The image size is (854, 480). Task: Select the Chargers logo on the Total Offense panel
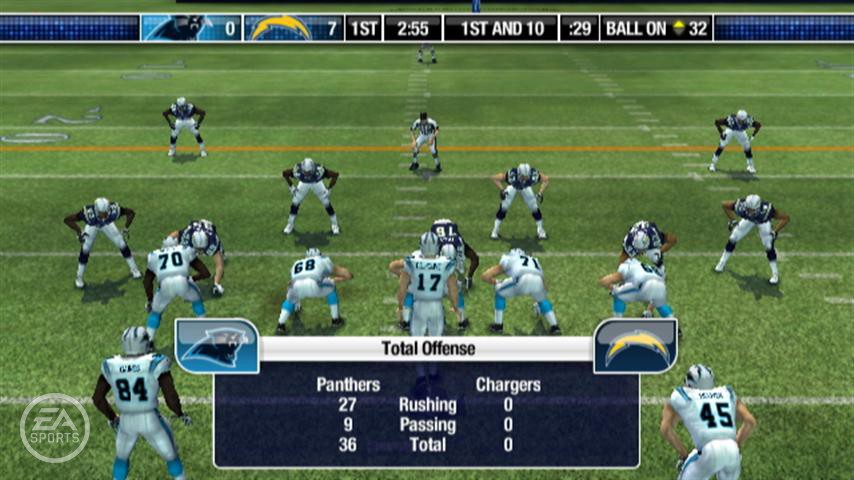point(636,346)
